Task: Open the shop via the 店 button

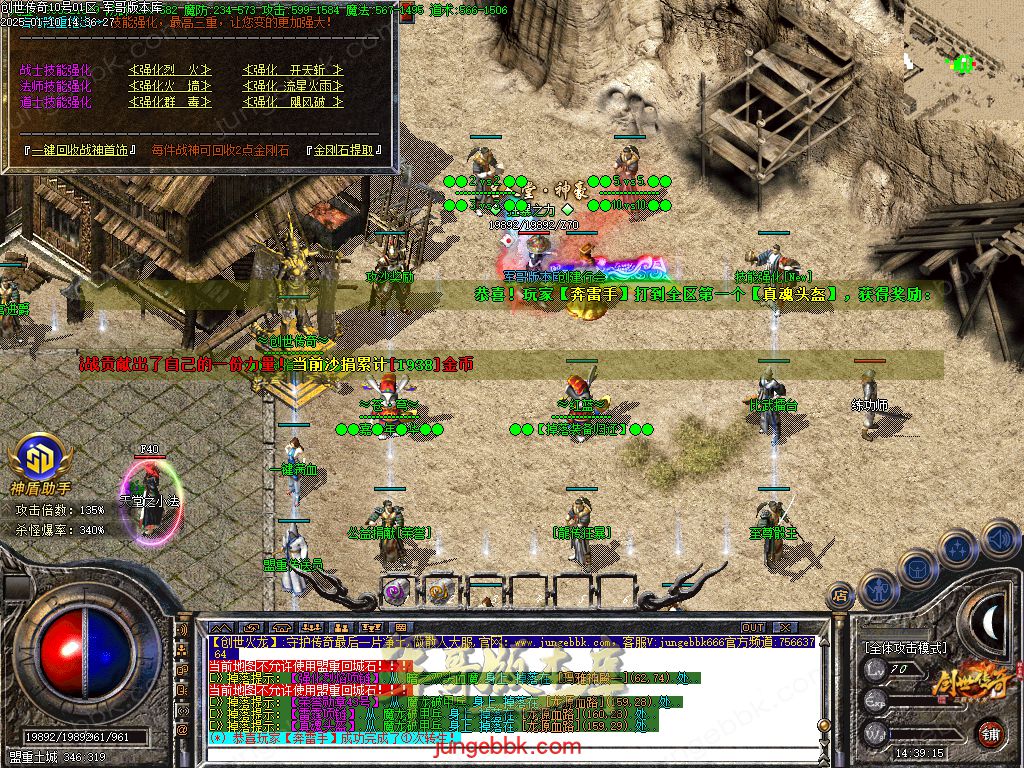Action: pos(840,597)
